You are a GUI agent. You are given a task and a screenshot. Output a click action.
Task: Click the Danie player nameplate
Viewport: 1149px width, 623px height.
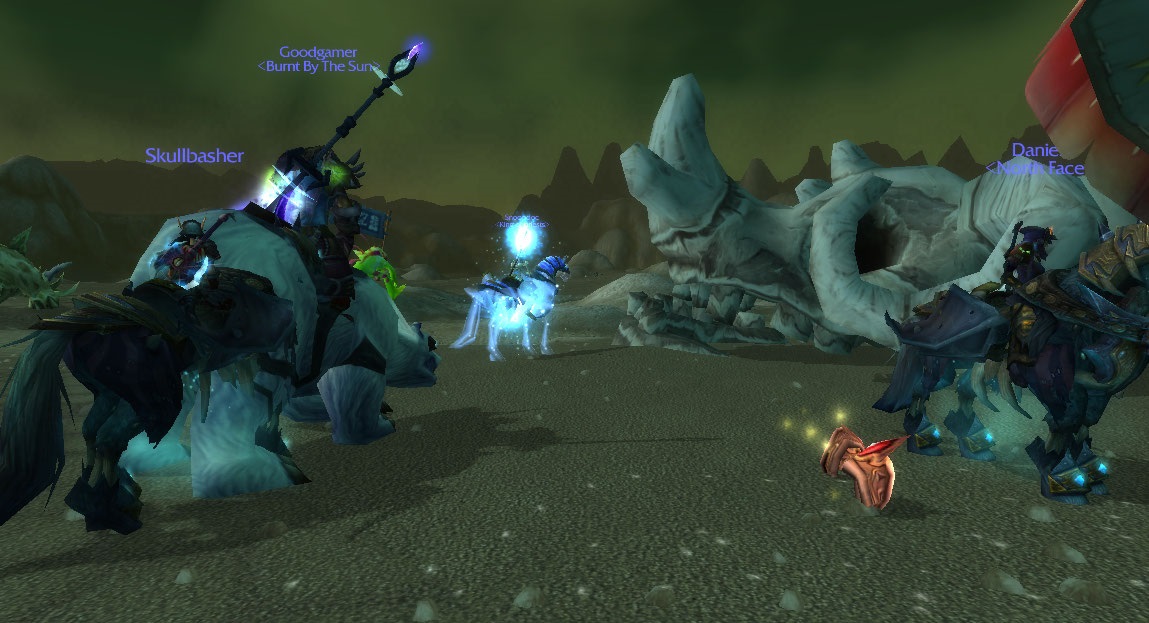pyautogui.click(x=1035, y=150)
